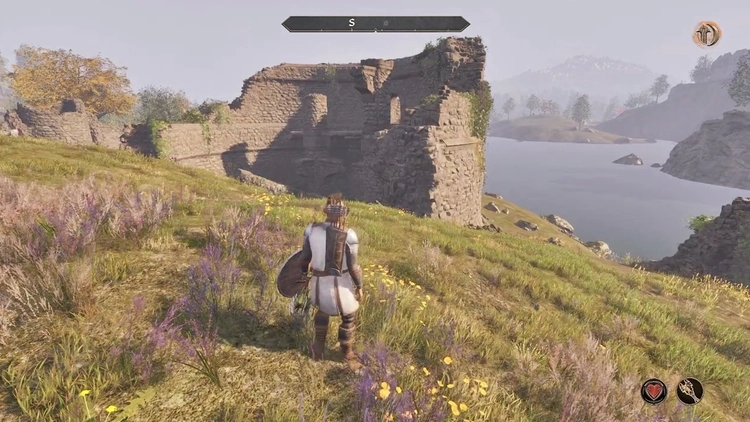
Task: Activate the mace weapon icon
Action: [690, 391]
